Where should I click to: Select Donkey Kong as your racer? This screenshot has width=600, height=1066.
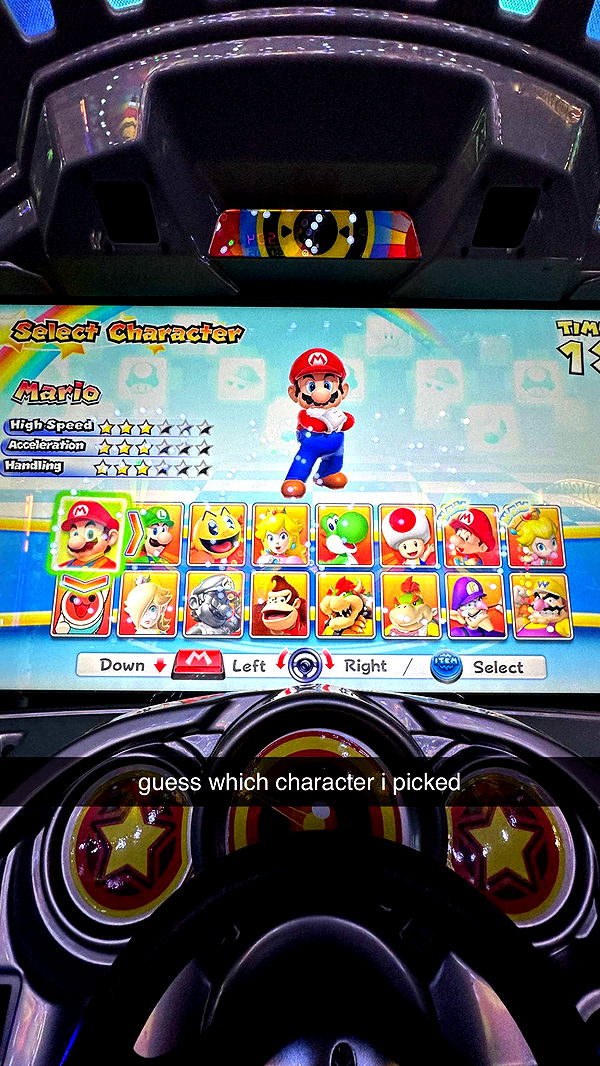click(280, 604)
